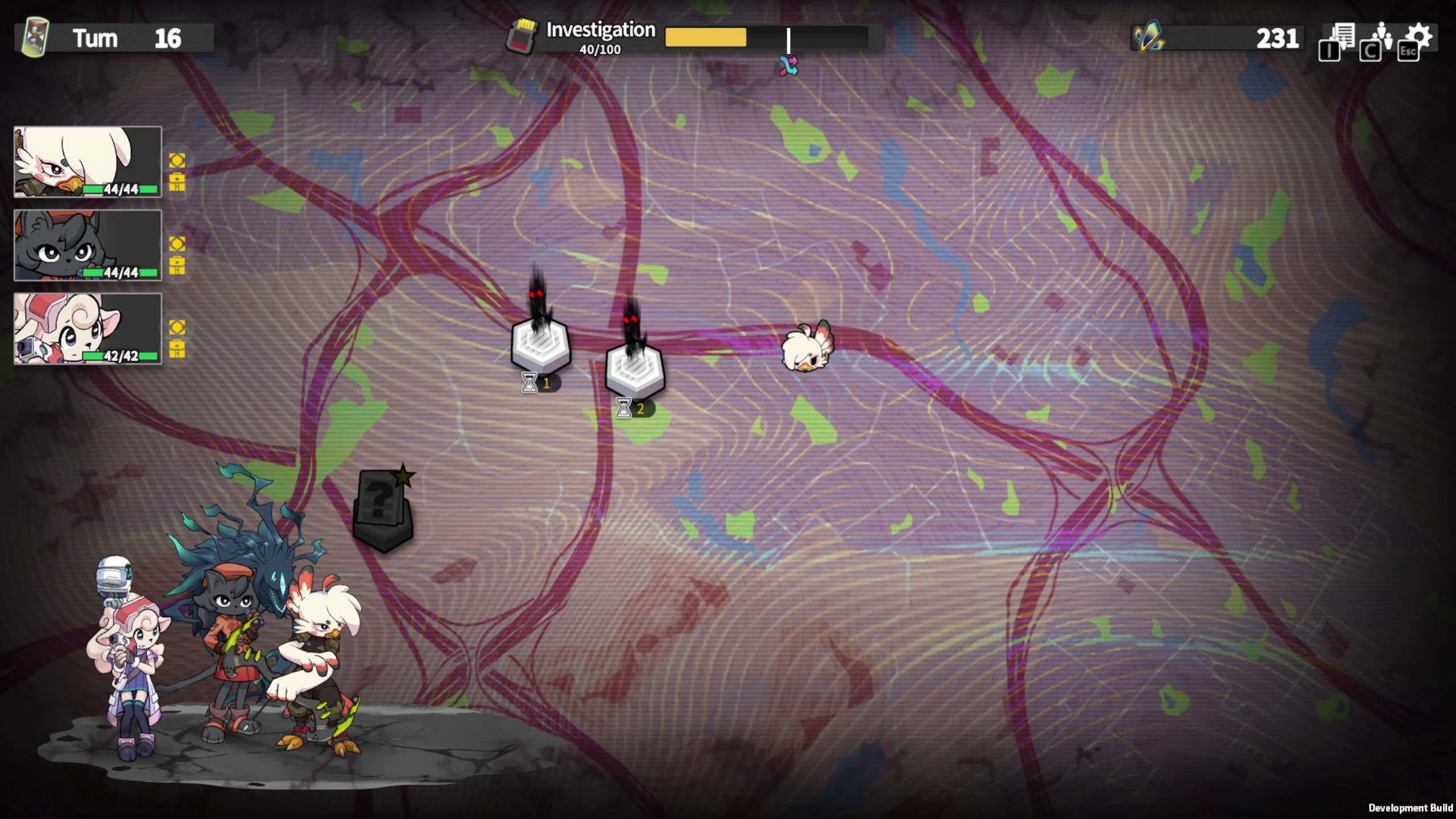Open the pink sheep's backpack icon
Image resolution: width=1456 pixels, height=819 pixels.
pyautogui.click(x=177, y=348)
